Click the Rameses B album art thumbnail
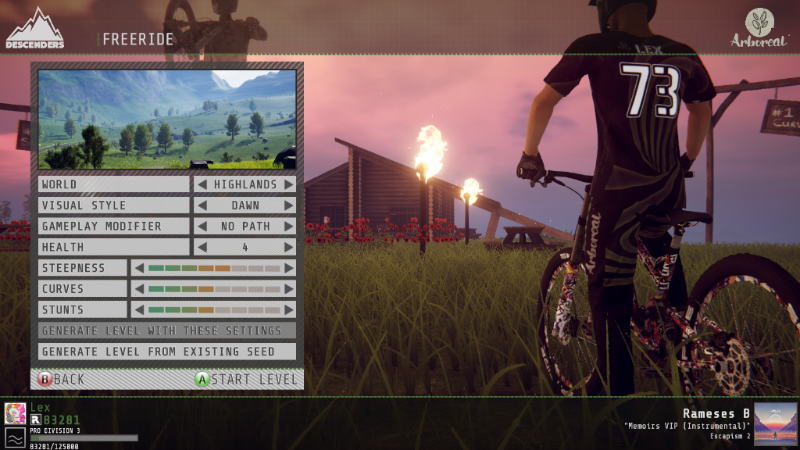800x450 pixels. [x=775, y=423]
